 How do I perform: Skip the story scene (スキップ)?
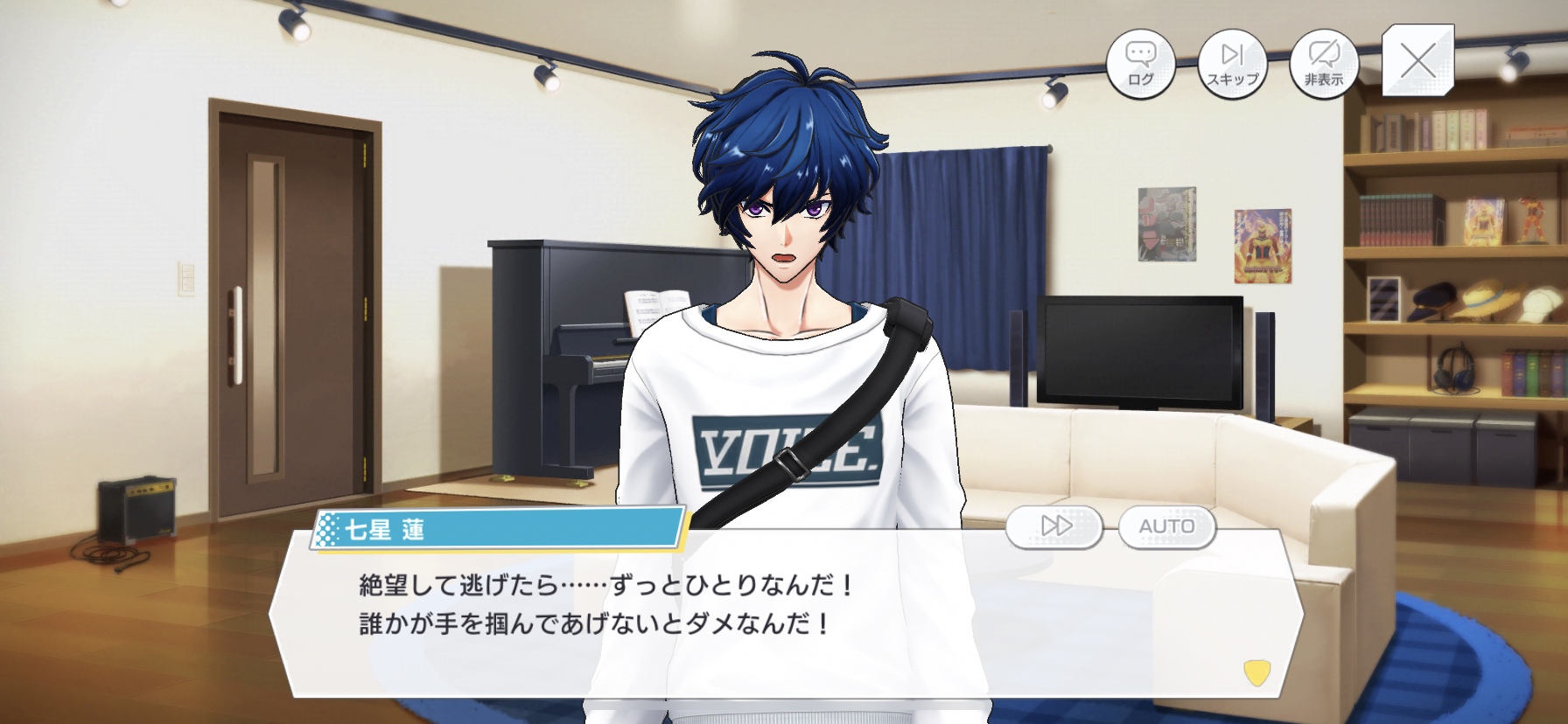coord(1232,63)
